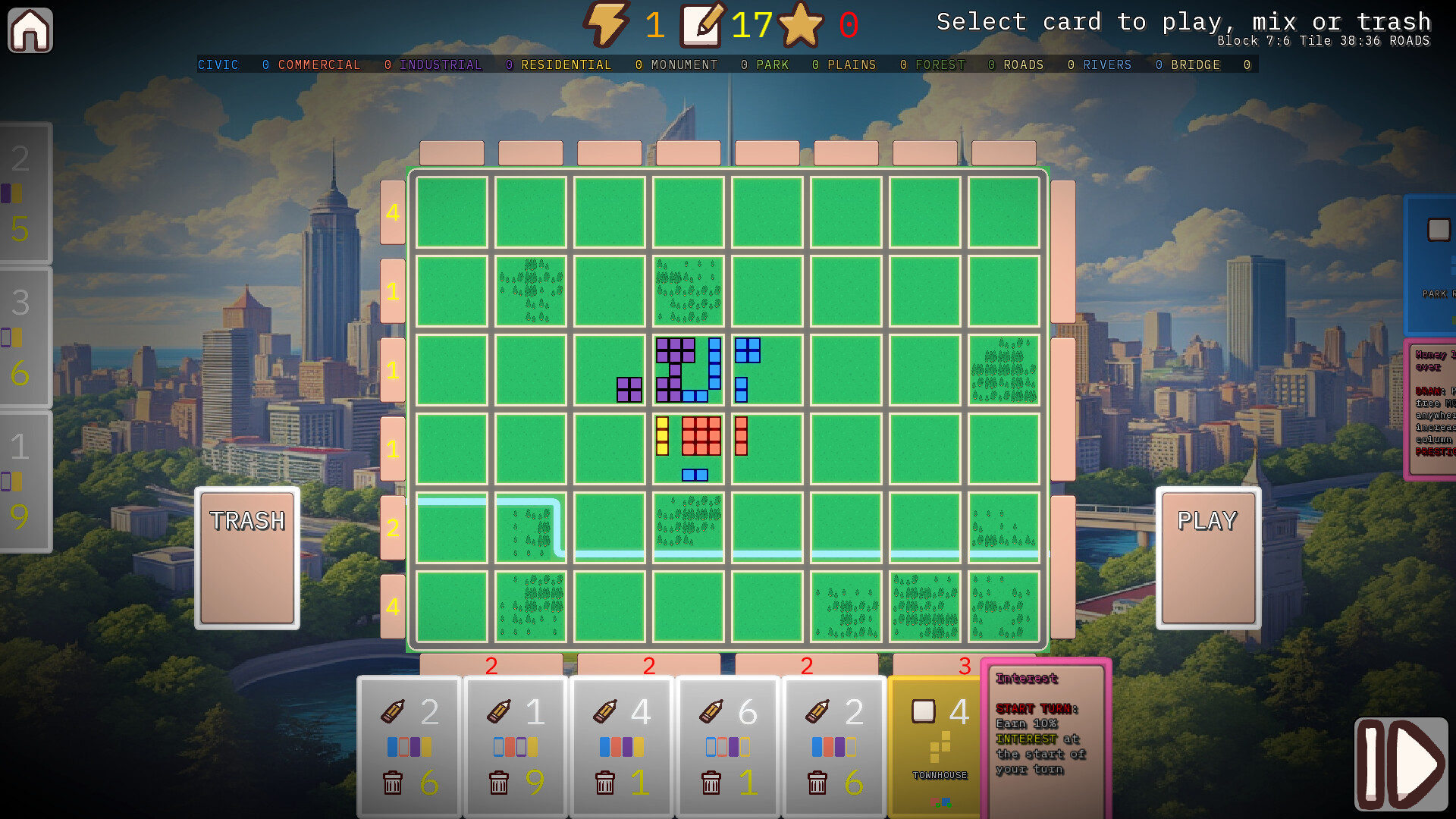Select the FOREST category in the counter bar
Viewport: 1456px width, 819px height.
[x=940, y=65]
